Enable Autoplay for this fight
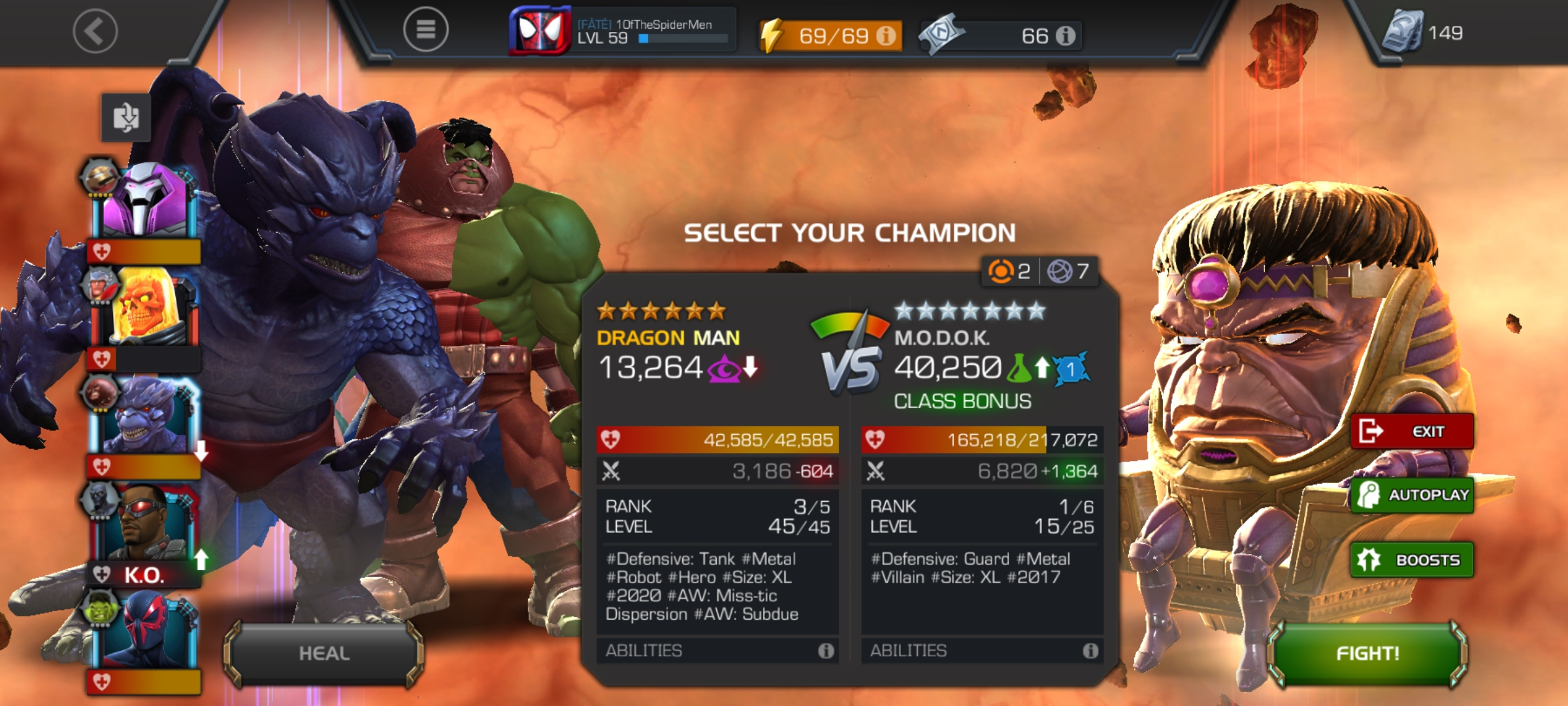The image size is (1568, 706). pyautogui.click(x=1413, y=495)
